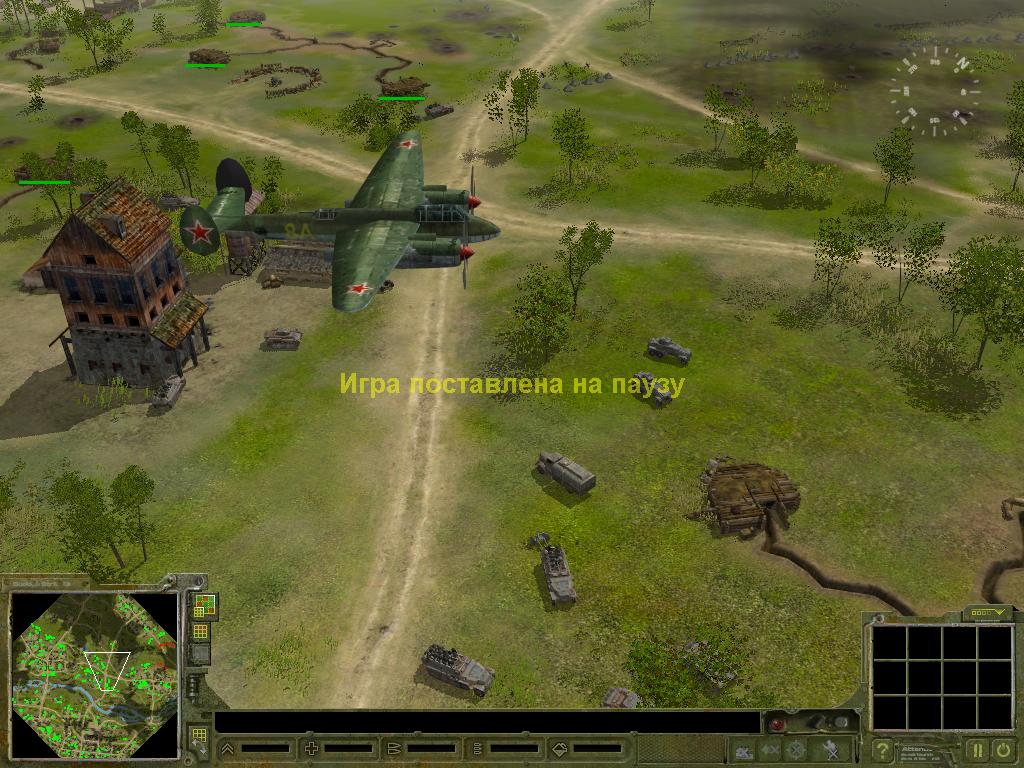Click the double arrows movement command icon
The height and width of the screenshot is (768, 1024).
coord(770,749)
